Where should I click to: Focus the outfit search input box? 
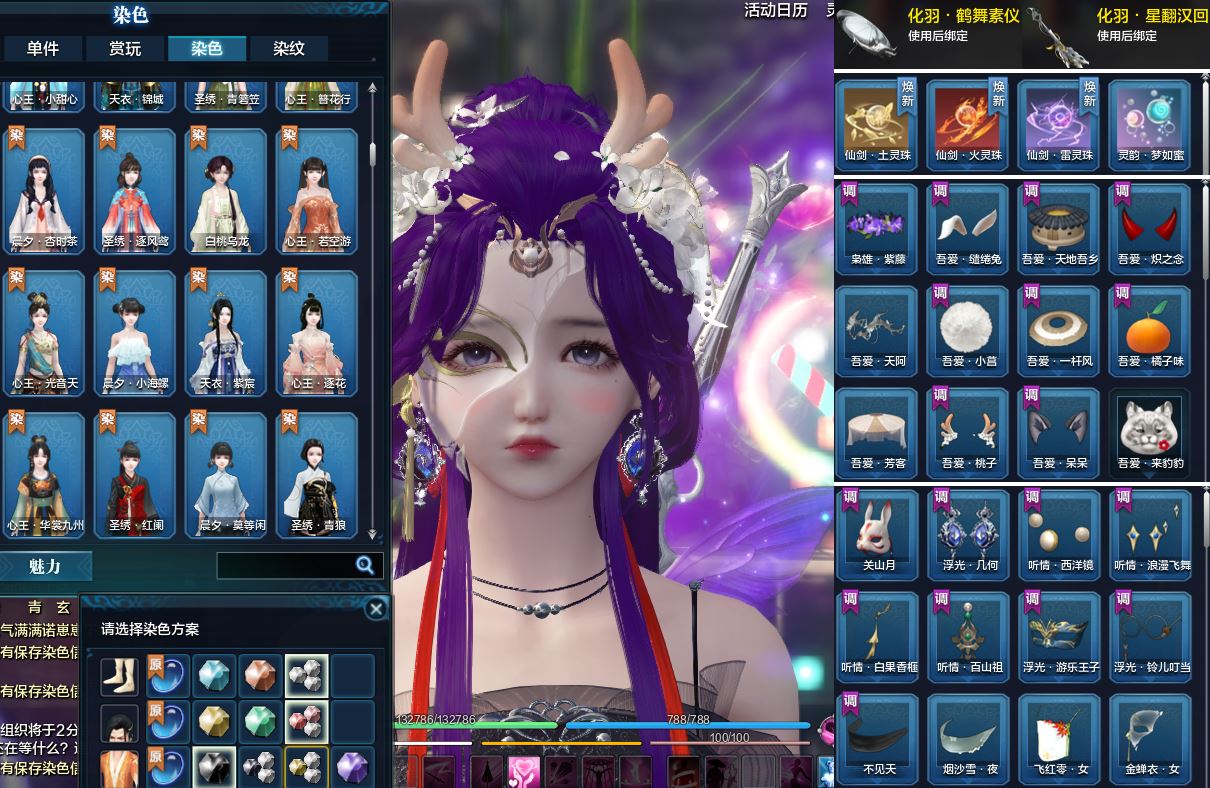pos(285,566)
